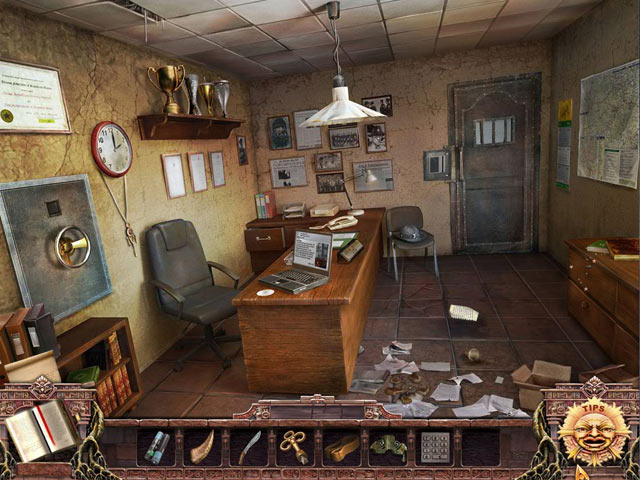Select the gold bar inventory item
This screenshot has height=480, width=640.
pyautogui.click(x=341, y=447)
